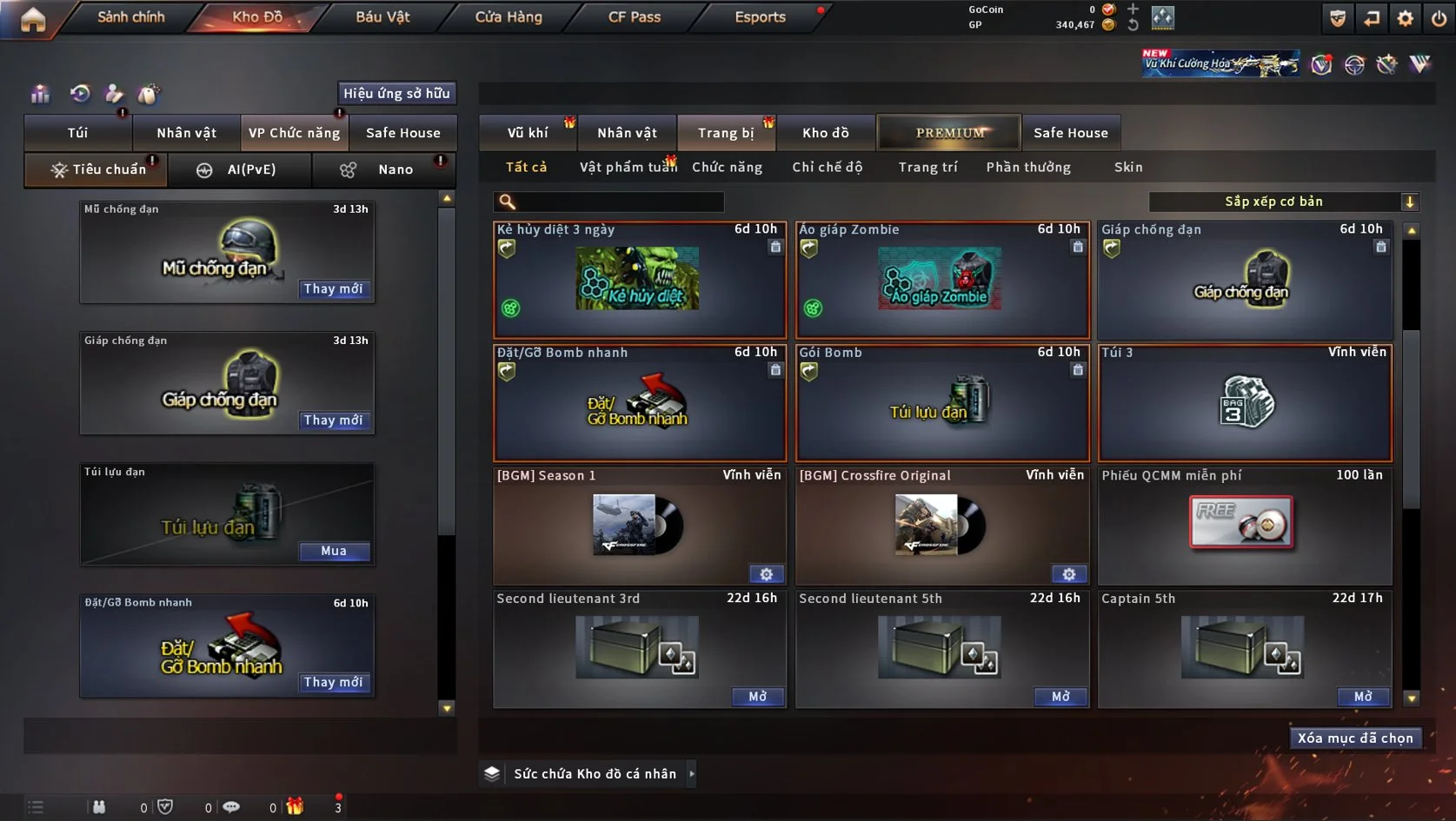The height and width of the screenshot is (821, 1456).
Task: Click Xóa mục đã chọn button
Action: (x=1355, y=738)
